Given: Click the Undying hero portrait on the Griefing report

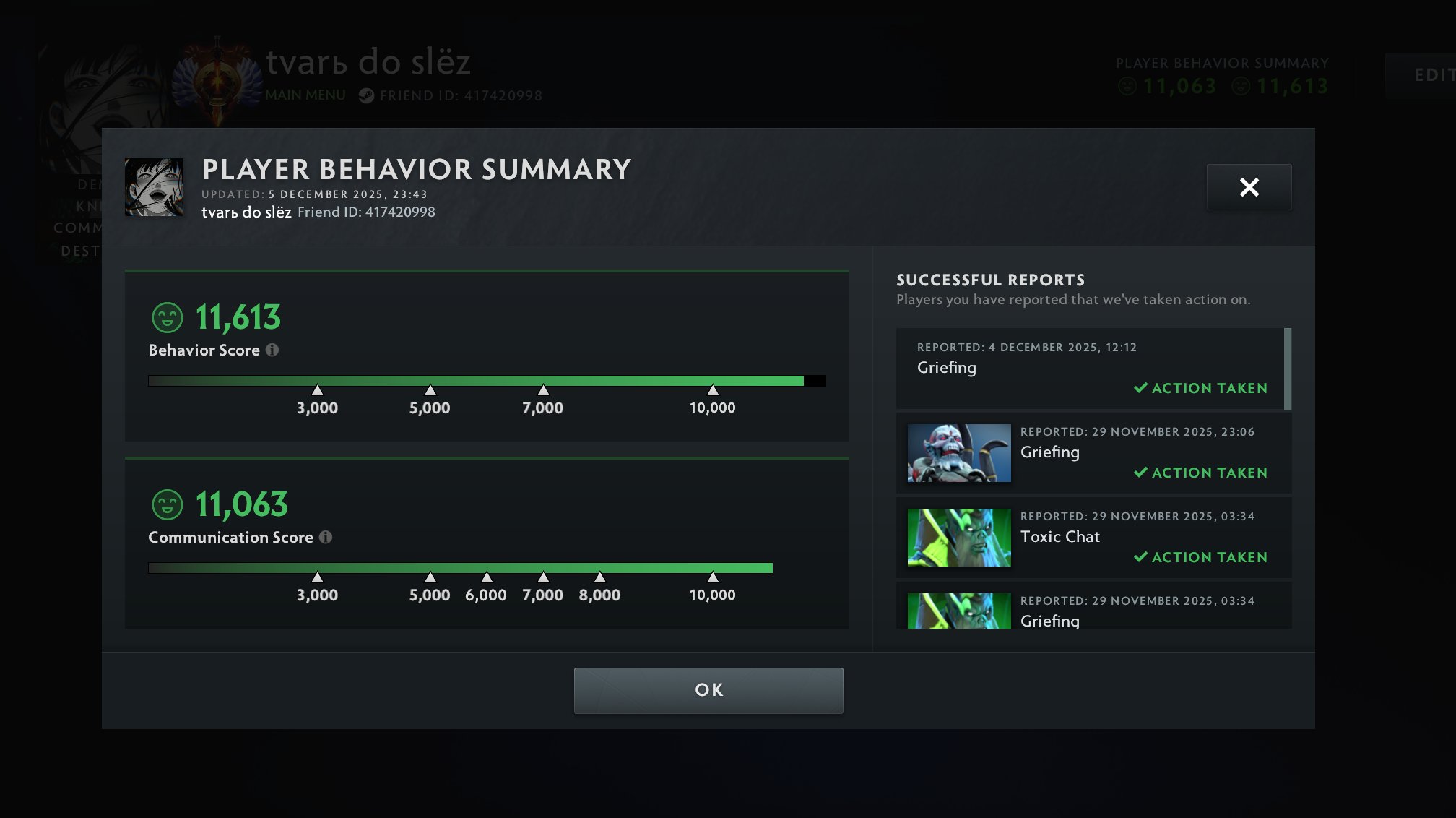Looking at the screenshot, I should click(x=958, y=453).
